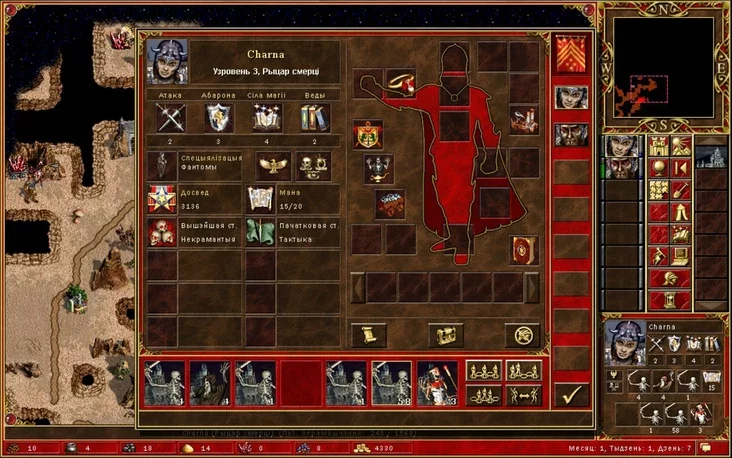This screenshot has width=732, height=458.
Task: Select the town icon in the town list
Action: point(711,158)
